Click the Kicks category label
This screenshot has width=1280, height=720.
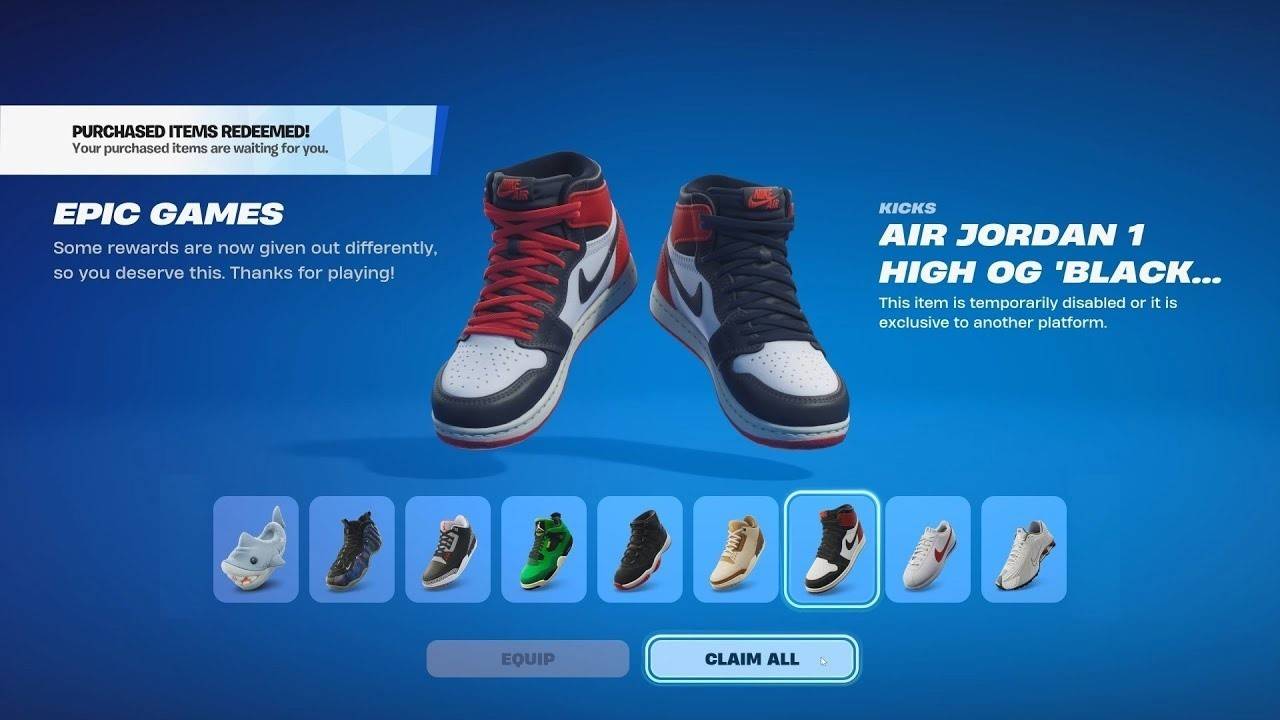tap(908, 208)
